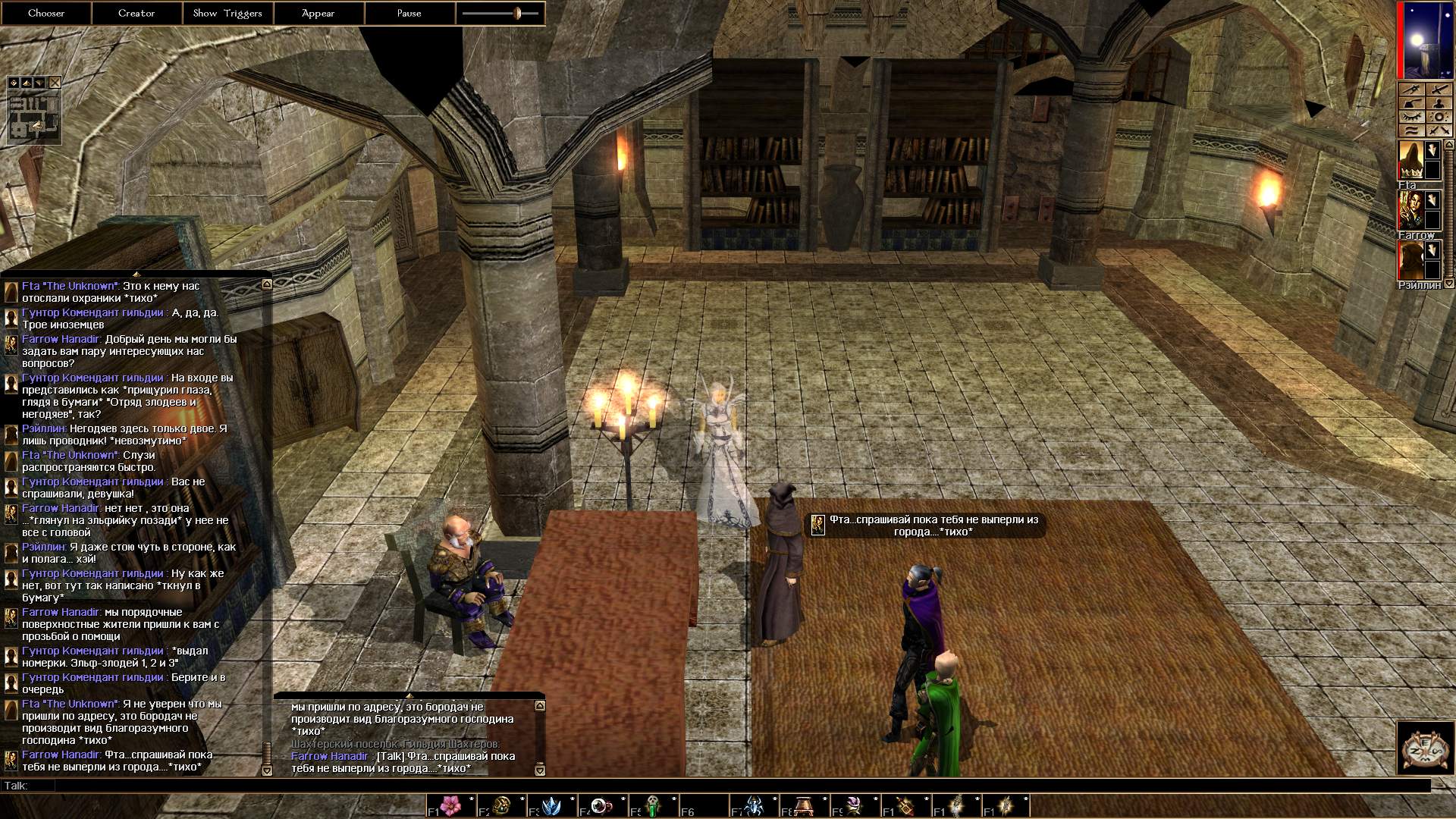
Task: Open the Creator menu
Action: [136, 13]
